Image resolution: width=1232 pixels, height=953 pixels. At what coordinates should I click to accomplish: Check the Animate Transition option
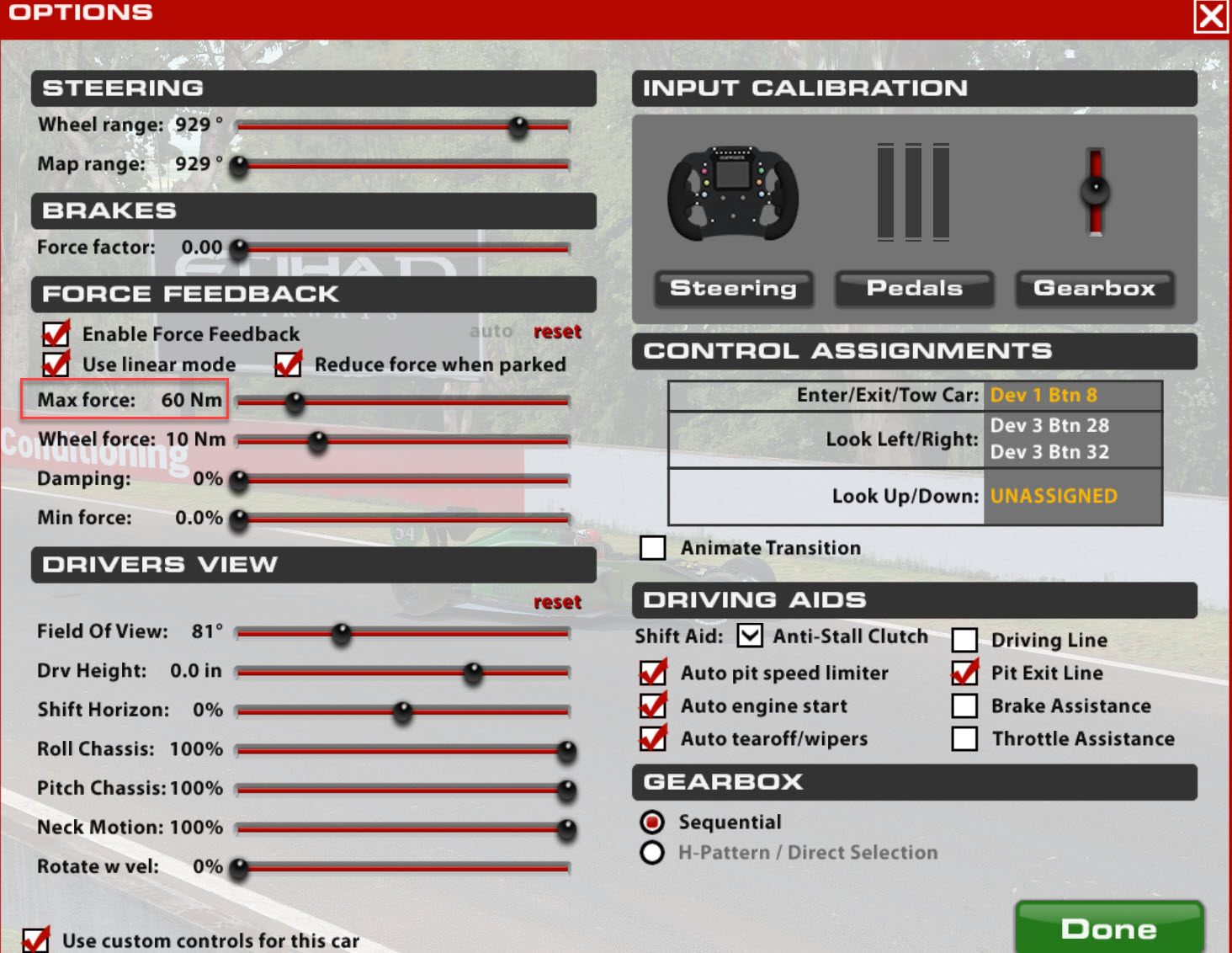(652, 547)
